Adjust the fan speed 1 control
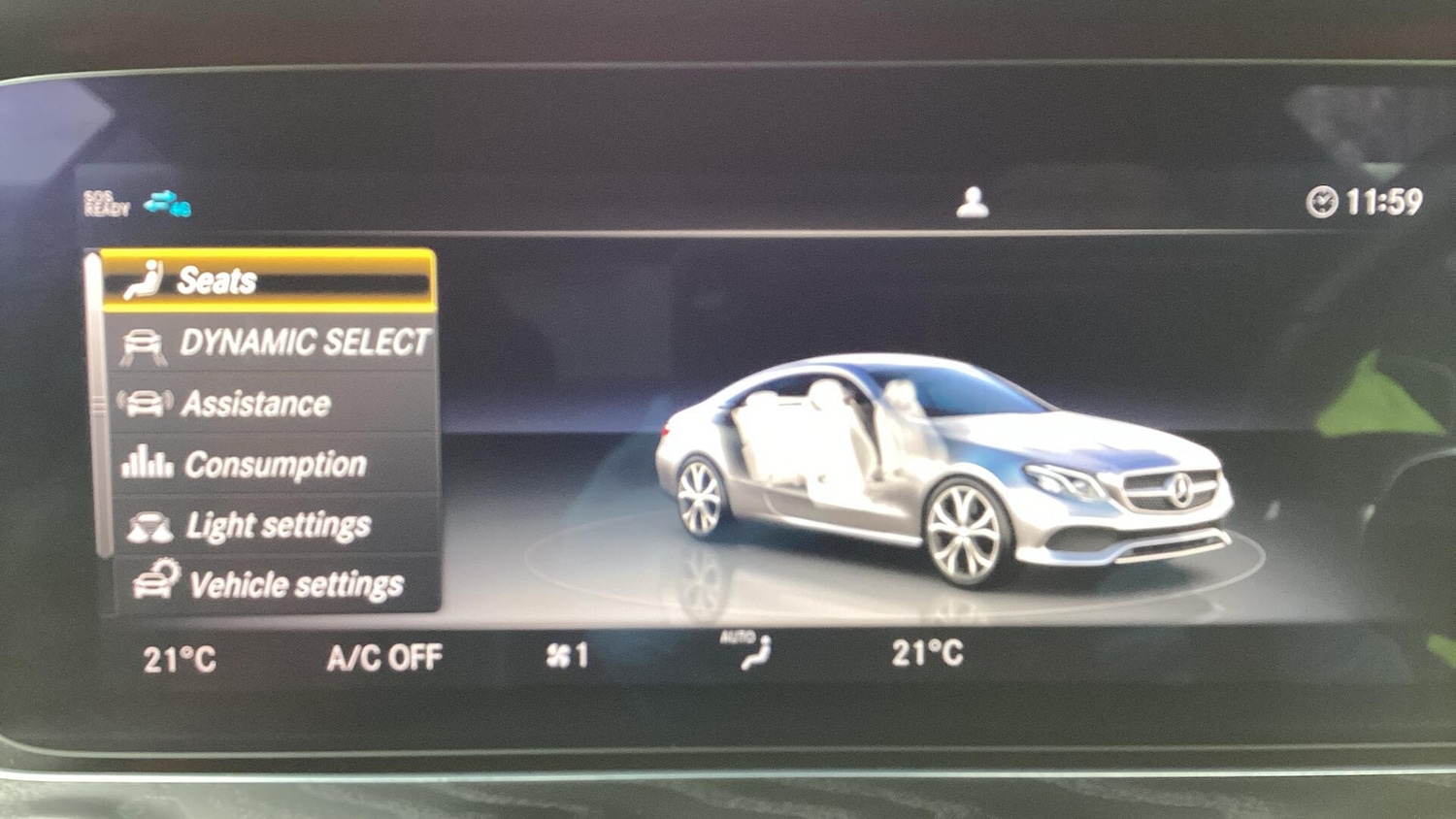Image resolution: width=1456 pixels, height=819 pixels. 567,656
